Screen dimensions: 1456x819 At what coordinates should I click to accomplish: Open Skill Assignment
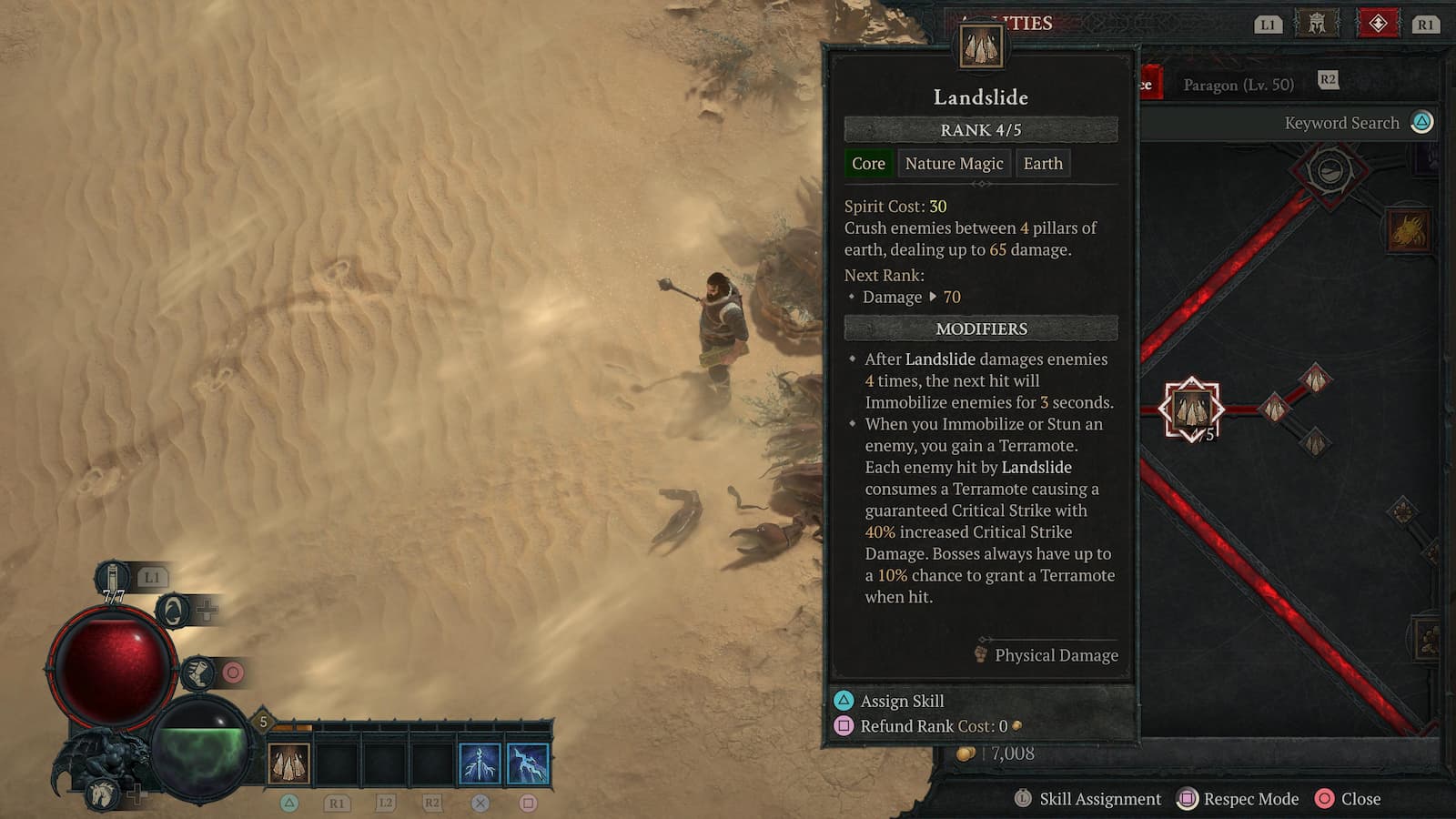(1088, 799)
